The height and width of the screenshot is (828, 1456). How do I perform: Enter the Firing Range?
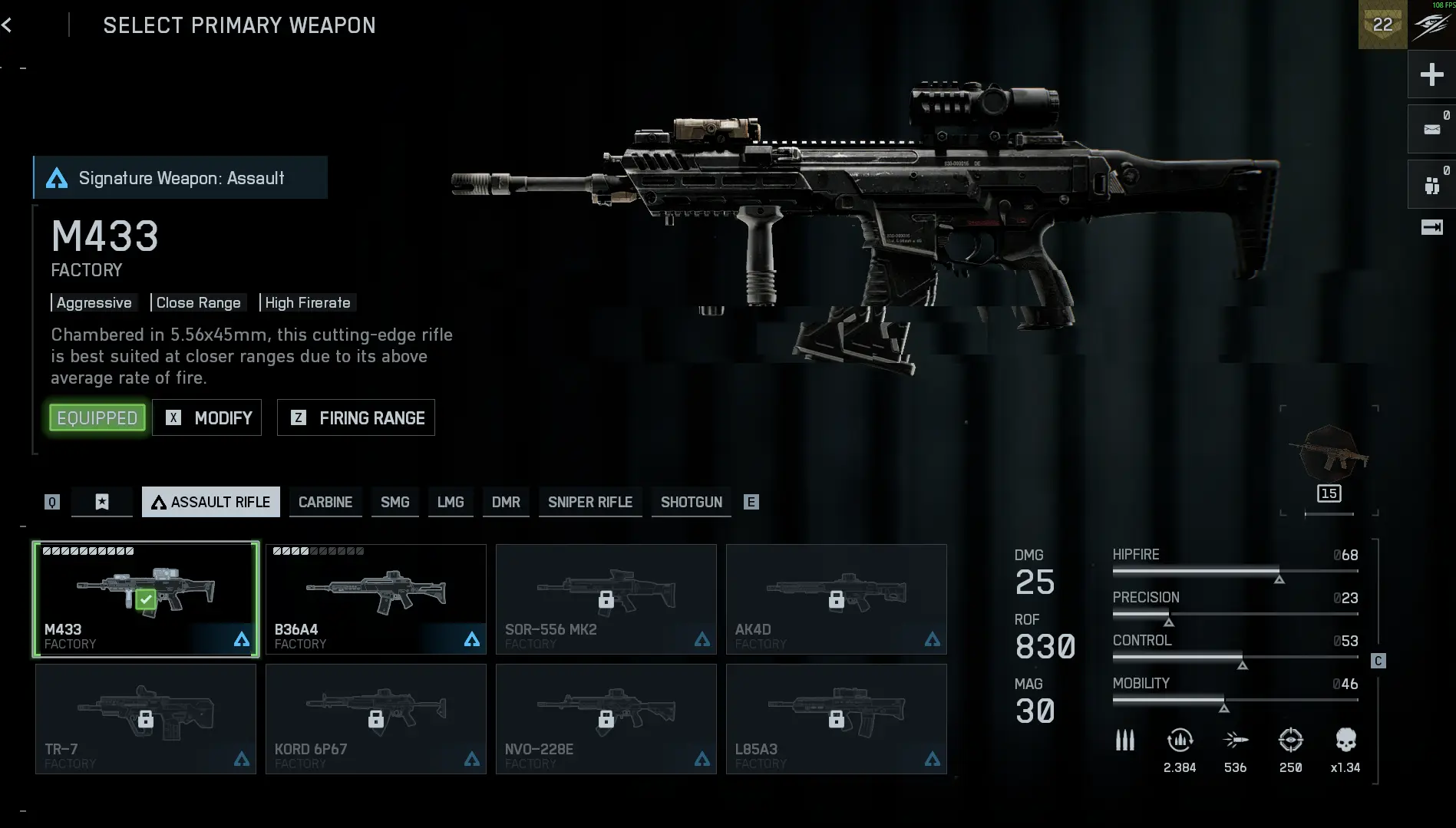pos(356,418)
